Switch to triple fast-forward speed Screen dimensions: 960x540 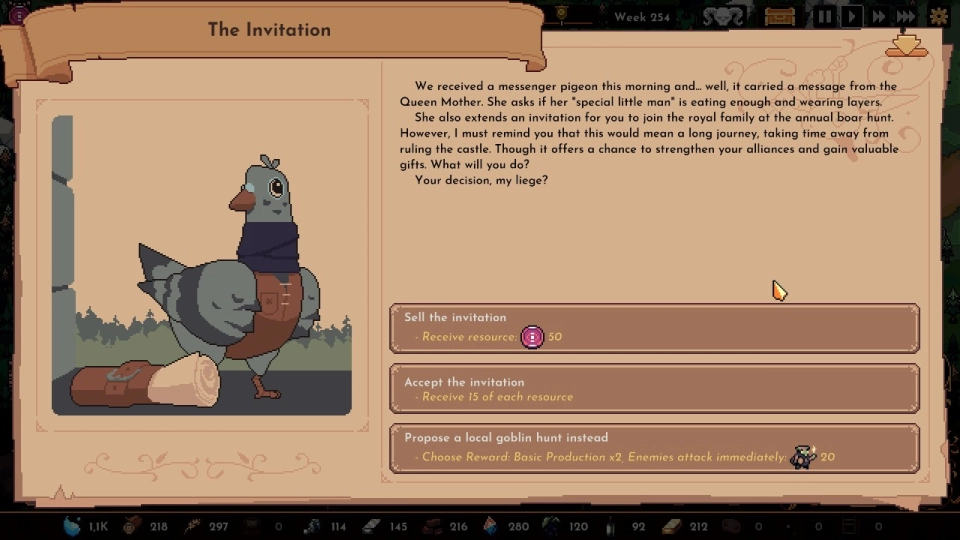[905, 16]
